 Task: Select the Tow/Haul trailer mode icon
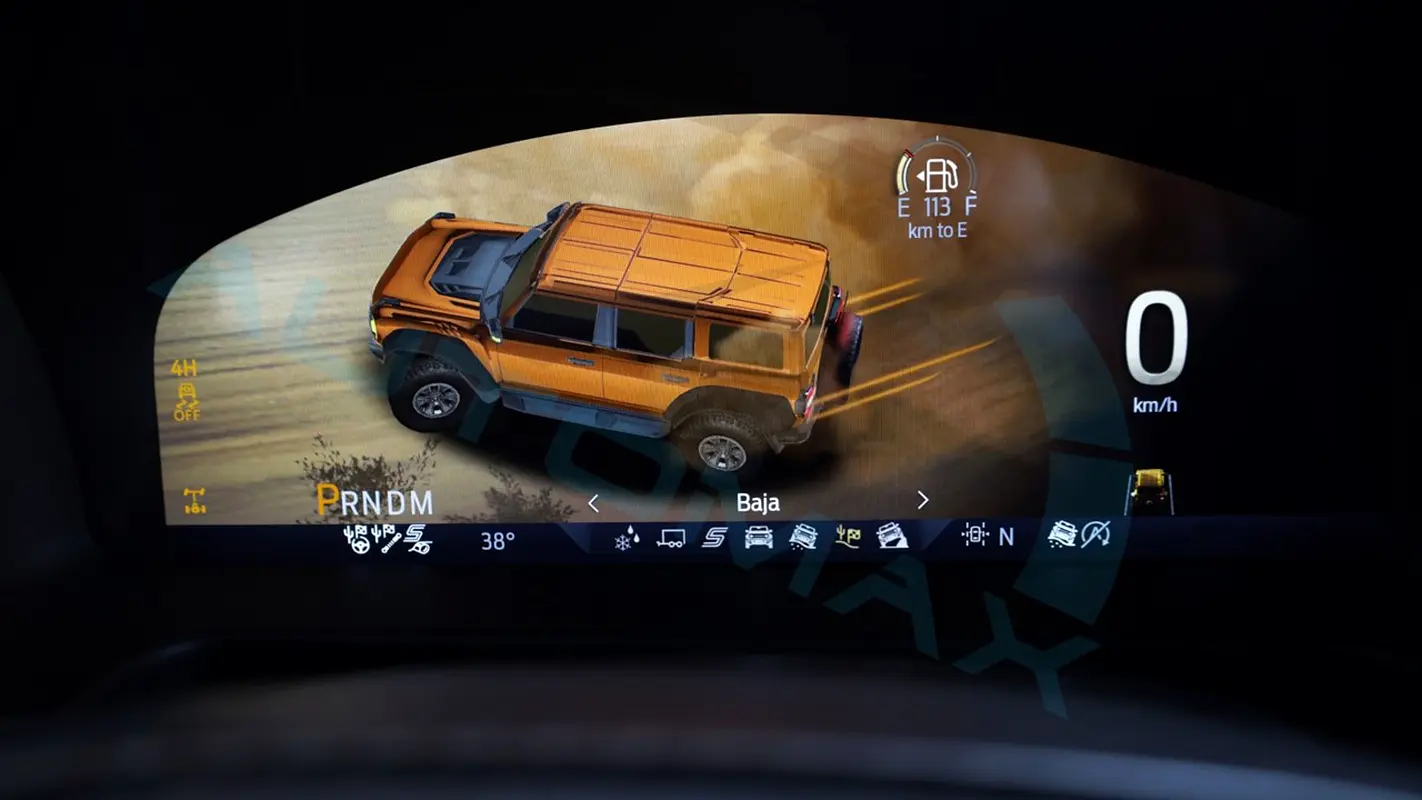pos(671,537)
